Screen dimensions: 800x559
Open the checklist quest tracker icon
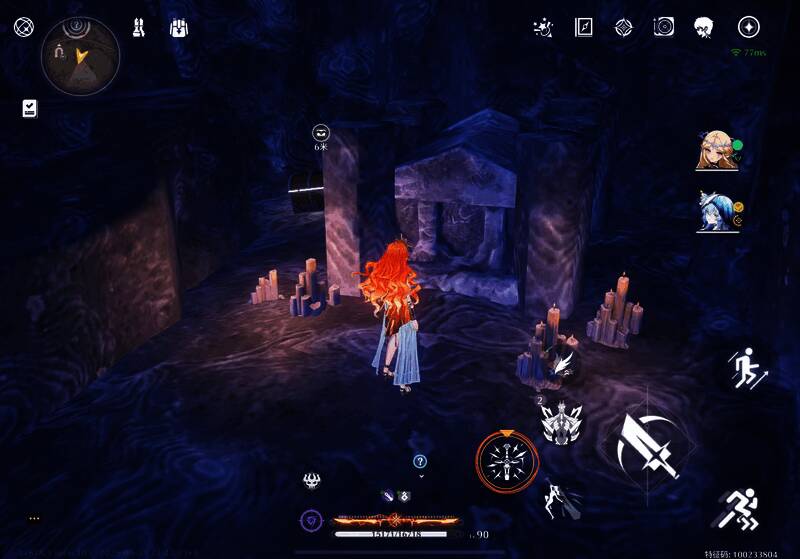(29, 108)
